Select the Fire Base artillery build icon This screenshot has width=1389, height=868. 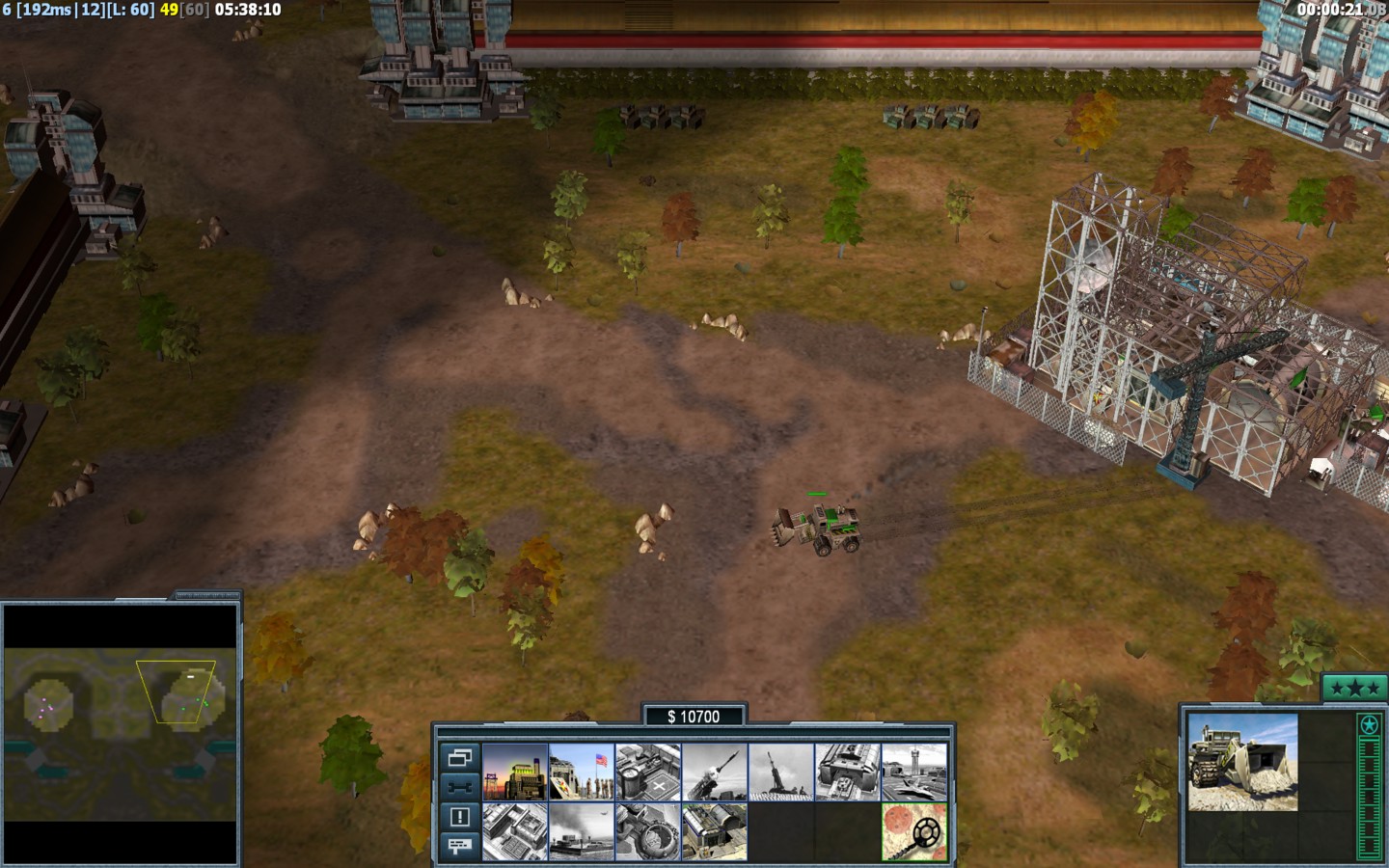coord(780,772)
